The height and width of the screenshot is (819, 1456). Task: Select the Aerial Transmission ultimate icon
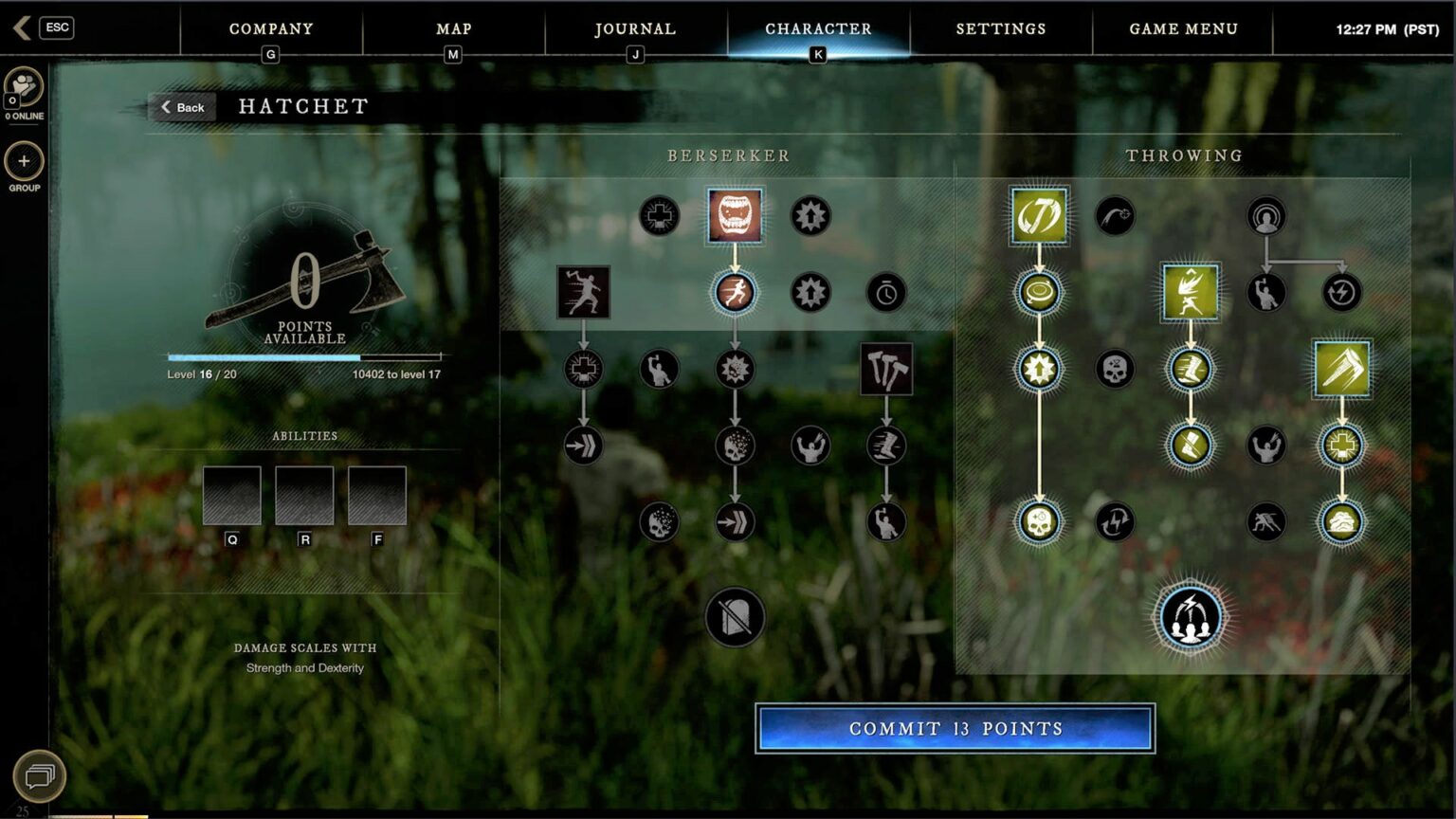[1190, 616]
